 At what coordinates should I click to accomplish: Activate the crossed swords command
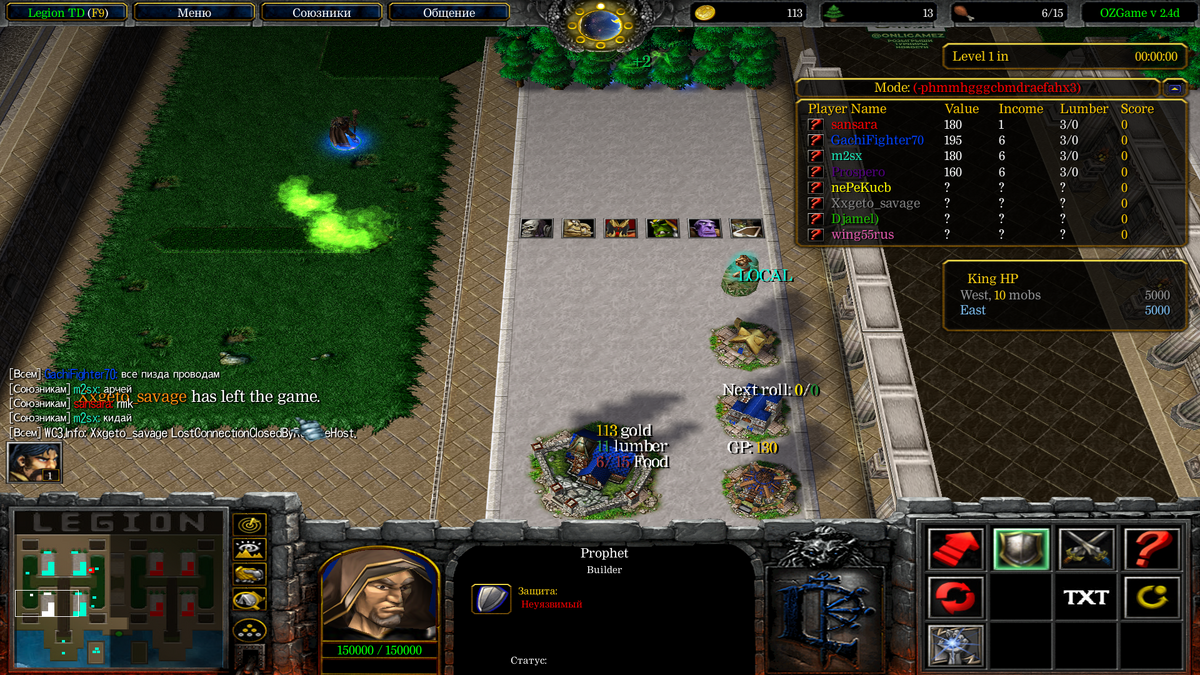pos(1086,548)
